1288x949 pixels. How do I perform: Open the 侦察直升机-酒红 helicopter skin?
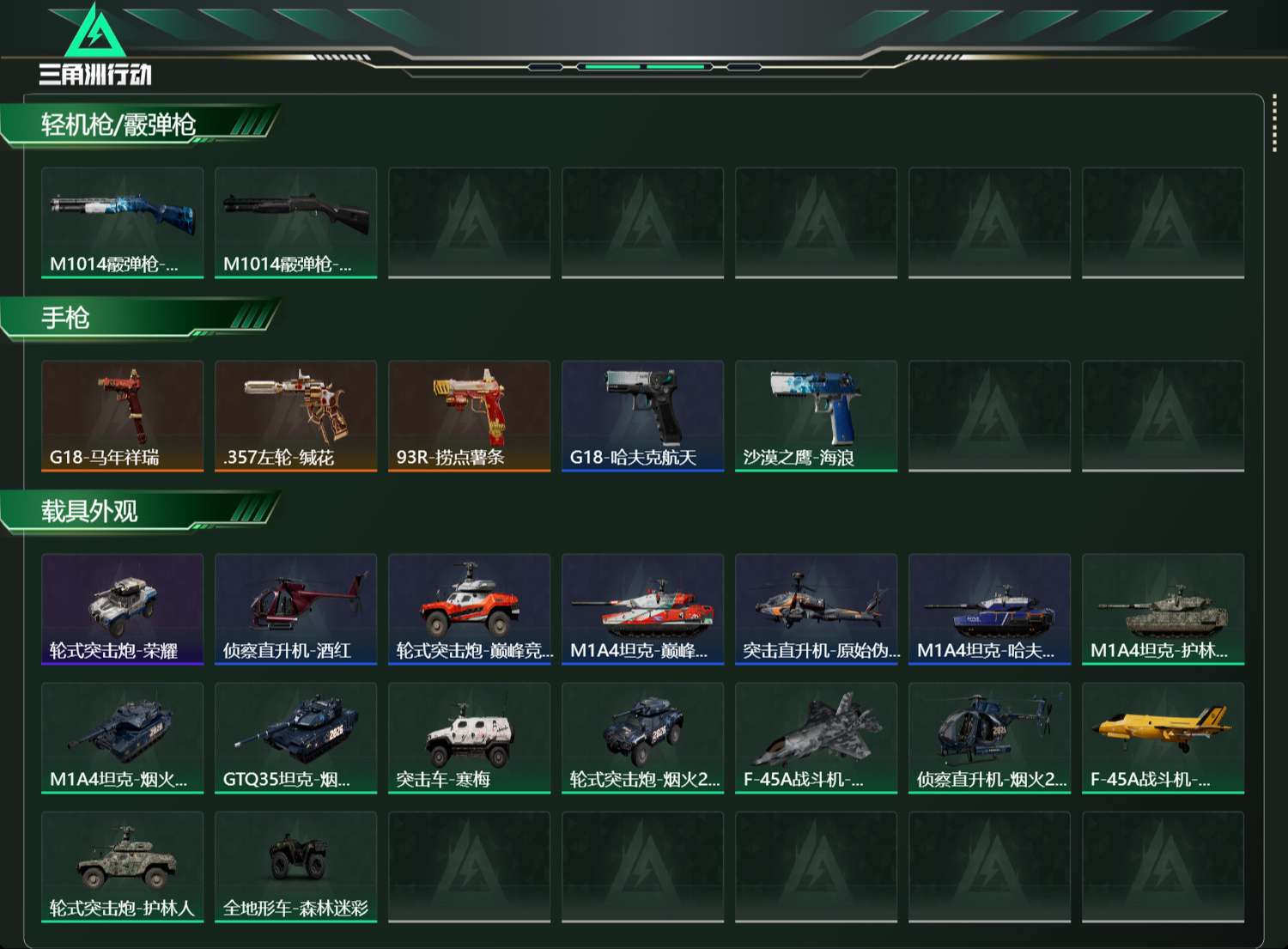[x=296, y=609]
